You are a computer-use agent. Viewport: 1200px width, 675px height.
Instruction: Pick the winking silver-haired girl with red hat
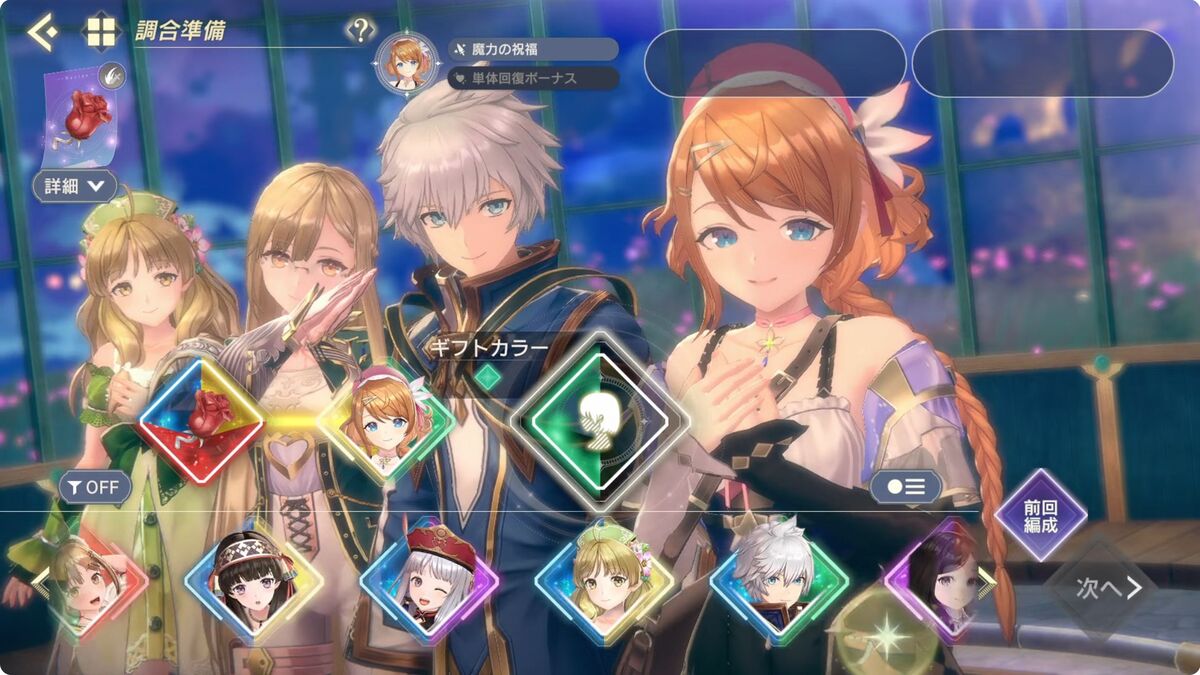click(x=429, y=585)
